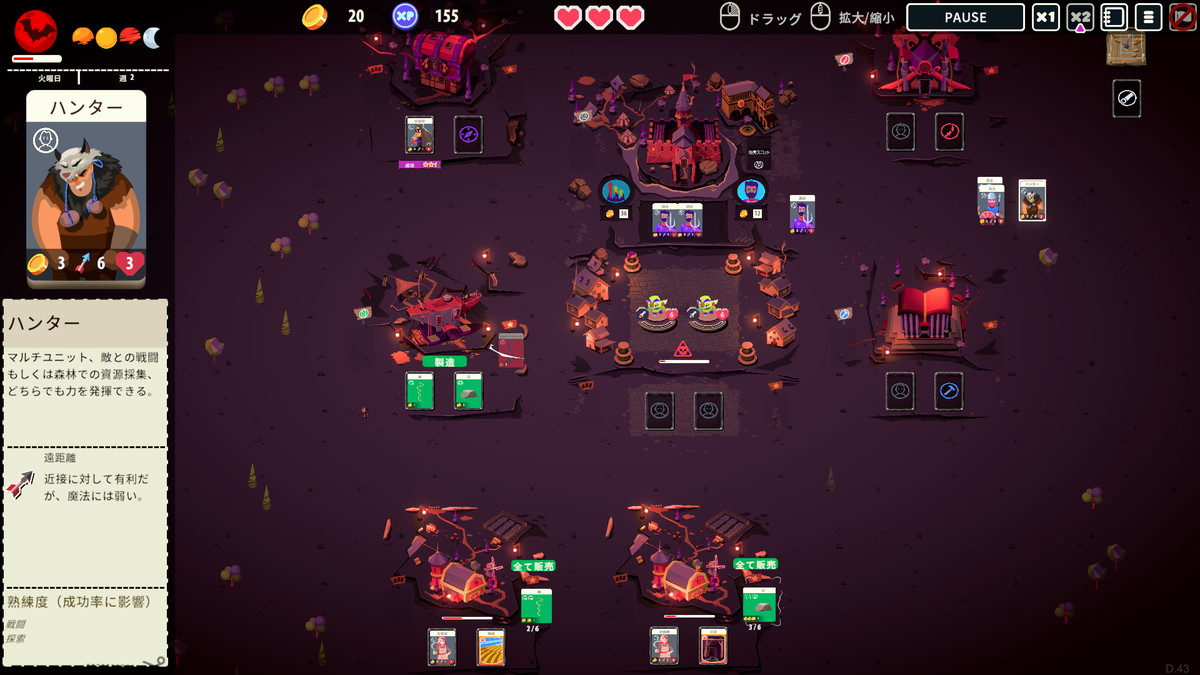This screenshot has width=1200, height=675.
Task: Sell all rope at the left farm
Action: click(533, 566)
